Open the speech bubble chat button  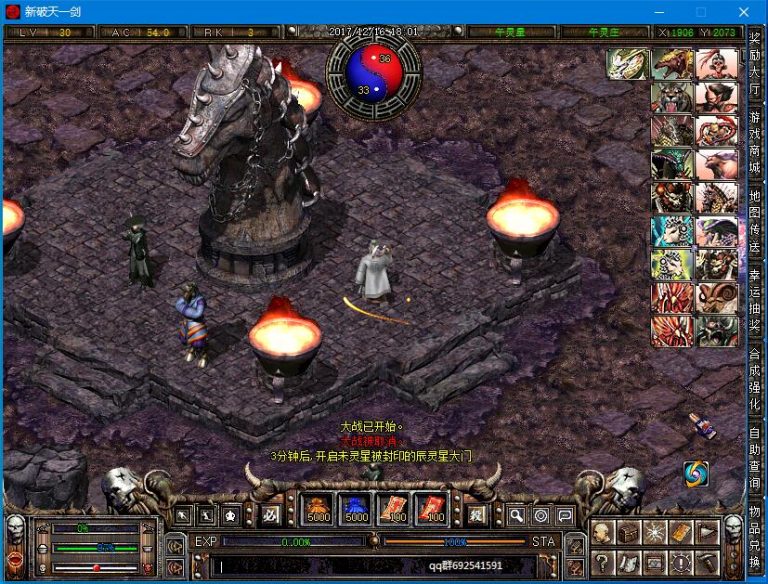point(565,515)
